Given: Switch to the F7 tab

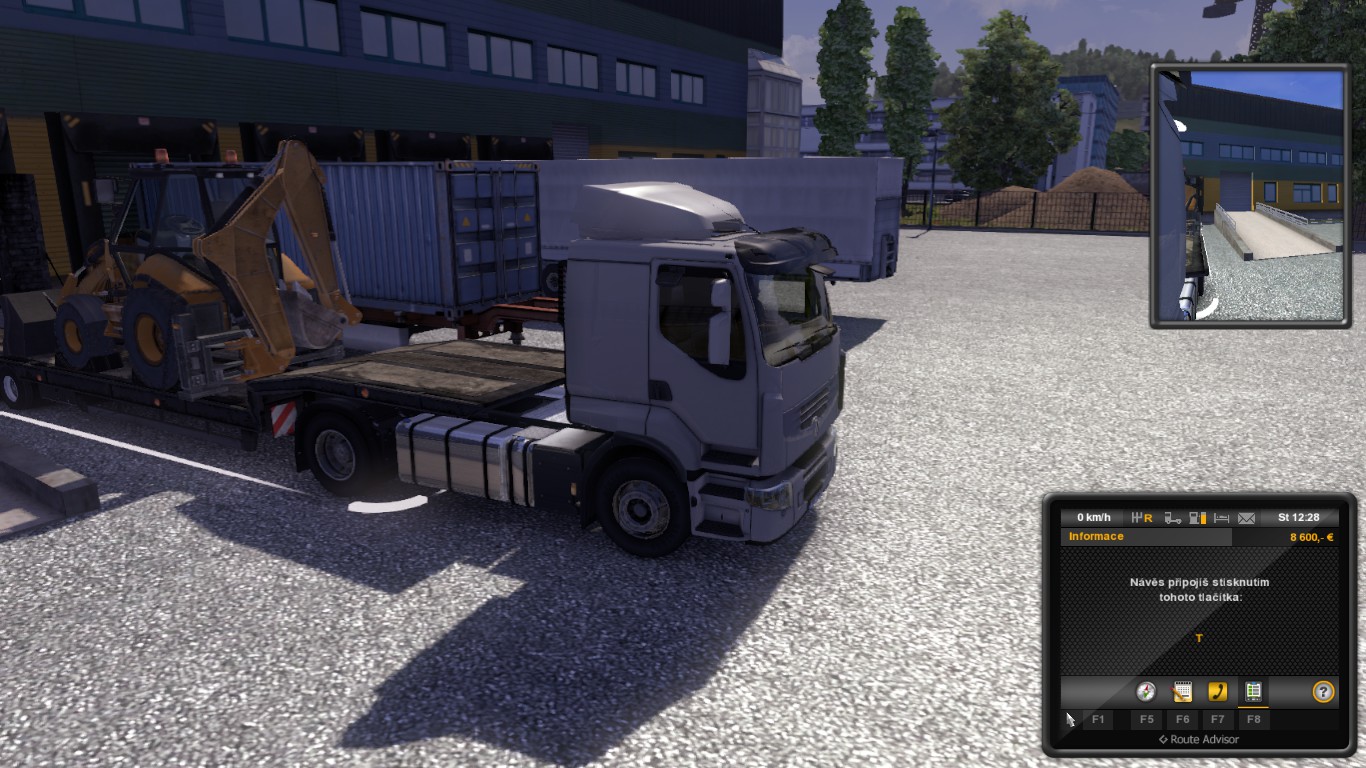Looking at the screenshot, I should click(1219, 719).
